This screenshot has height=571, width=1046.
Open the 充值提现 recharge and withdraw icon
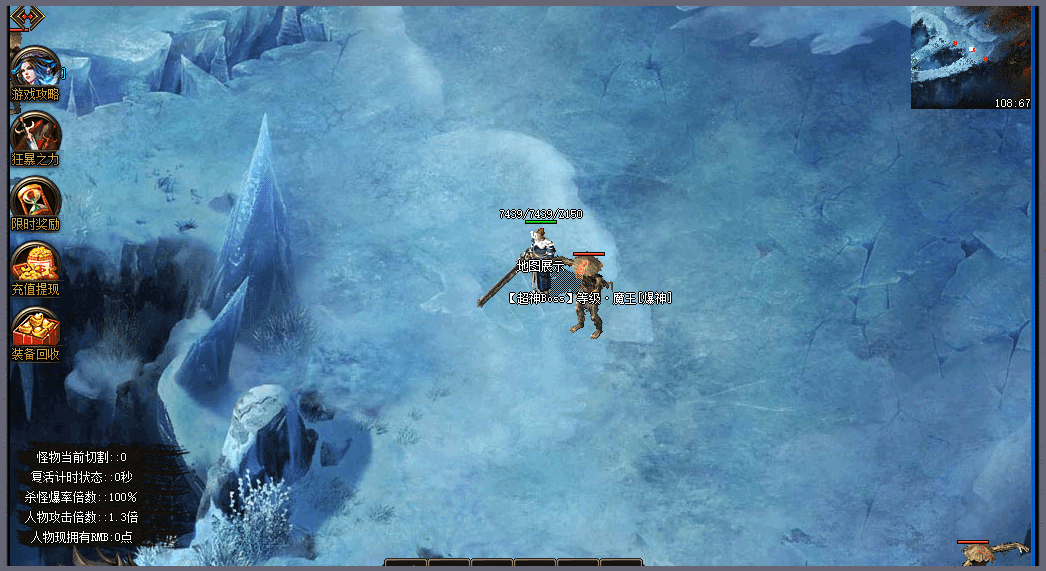pos(36,265)
